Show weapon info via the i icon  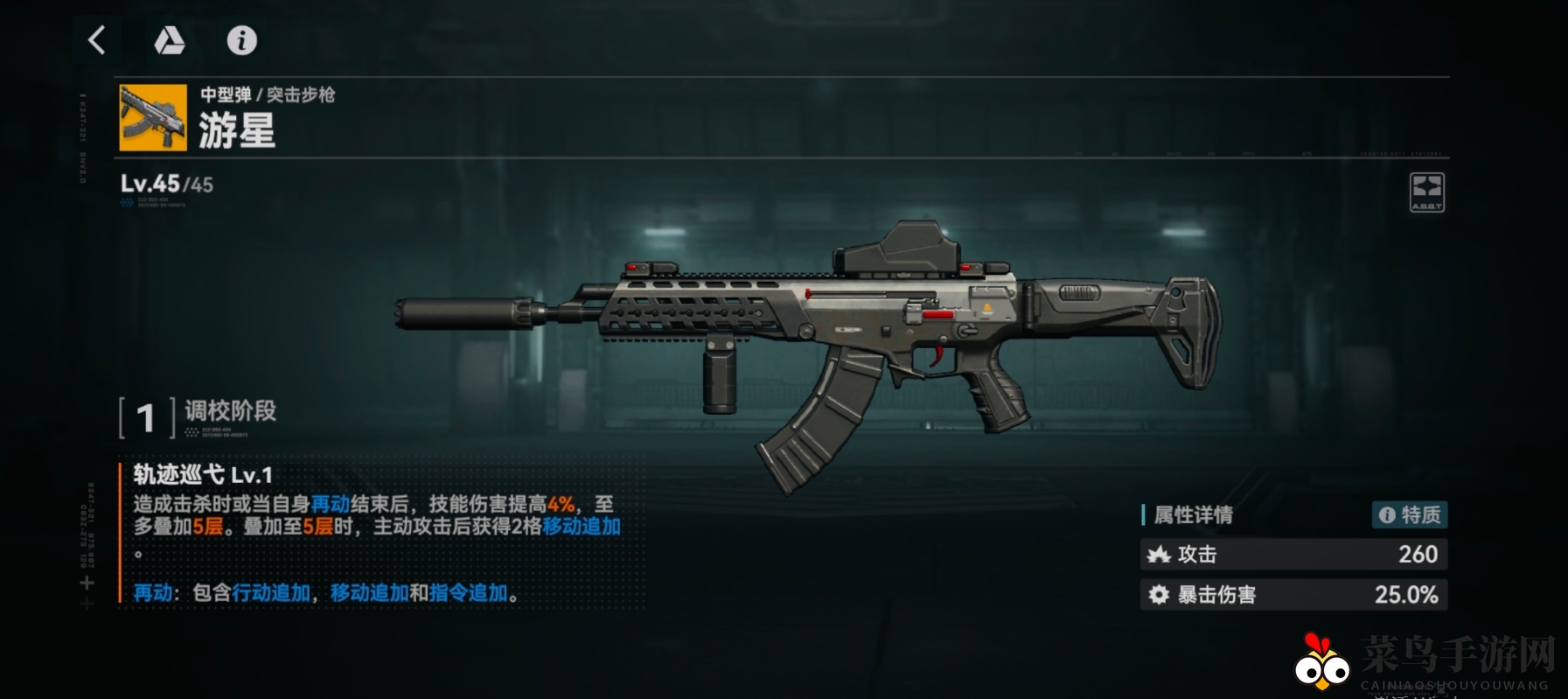(x=241, y=40)
